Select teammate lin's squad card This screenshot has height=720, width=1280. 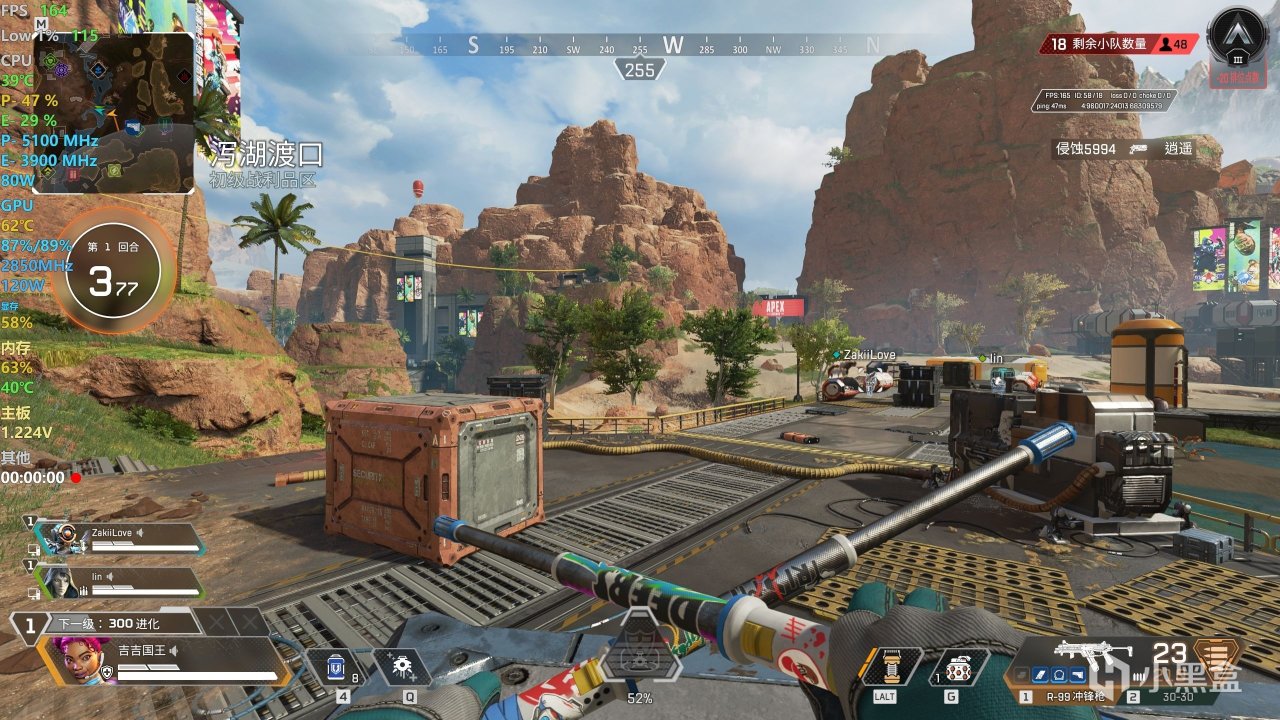tap(120, 582)
